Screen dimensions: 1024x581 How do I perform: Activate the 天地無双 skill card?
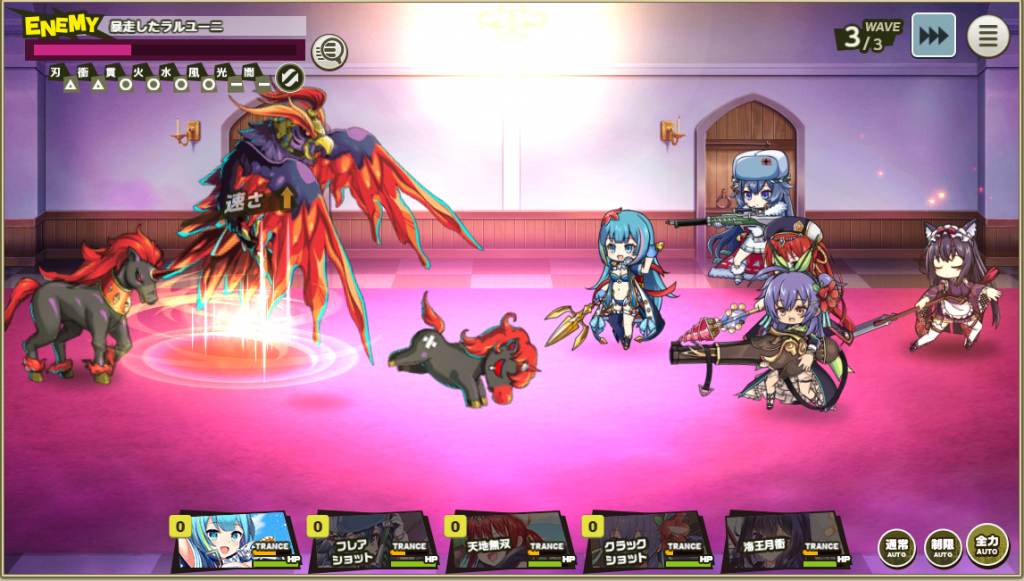(x=511, y=542)
